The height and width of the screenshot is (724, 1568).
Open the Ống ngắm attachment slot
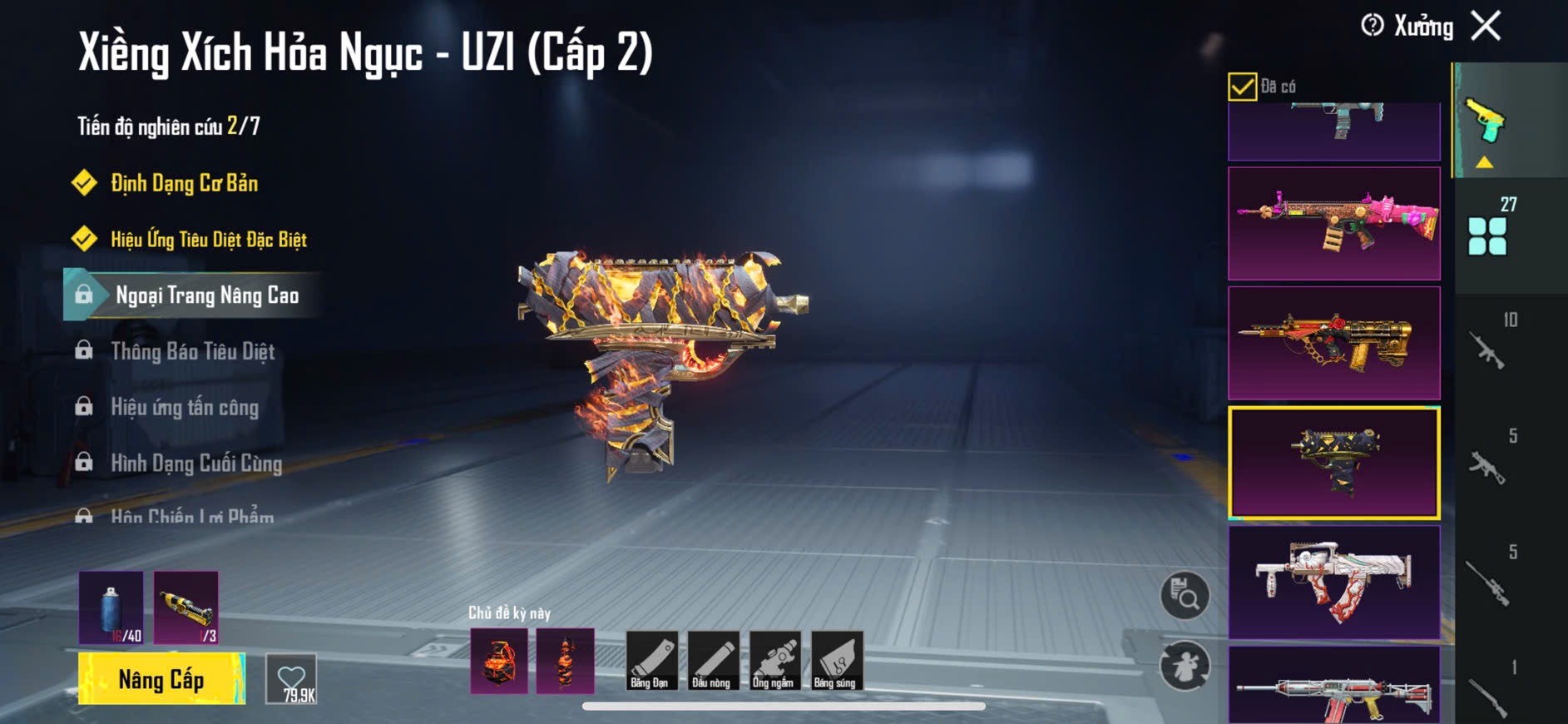(774, 661)
